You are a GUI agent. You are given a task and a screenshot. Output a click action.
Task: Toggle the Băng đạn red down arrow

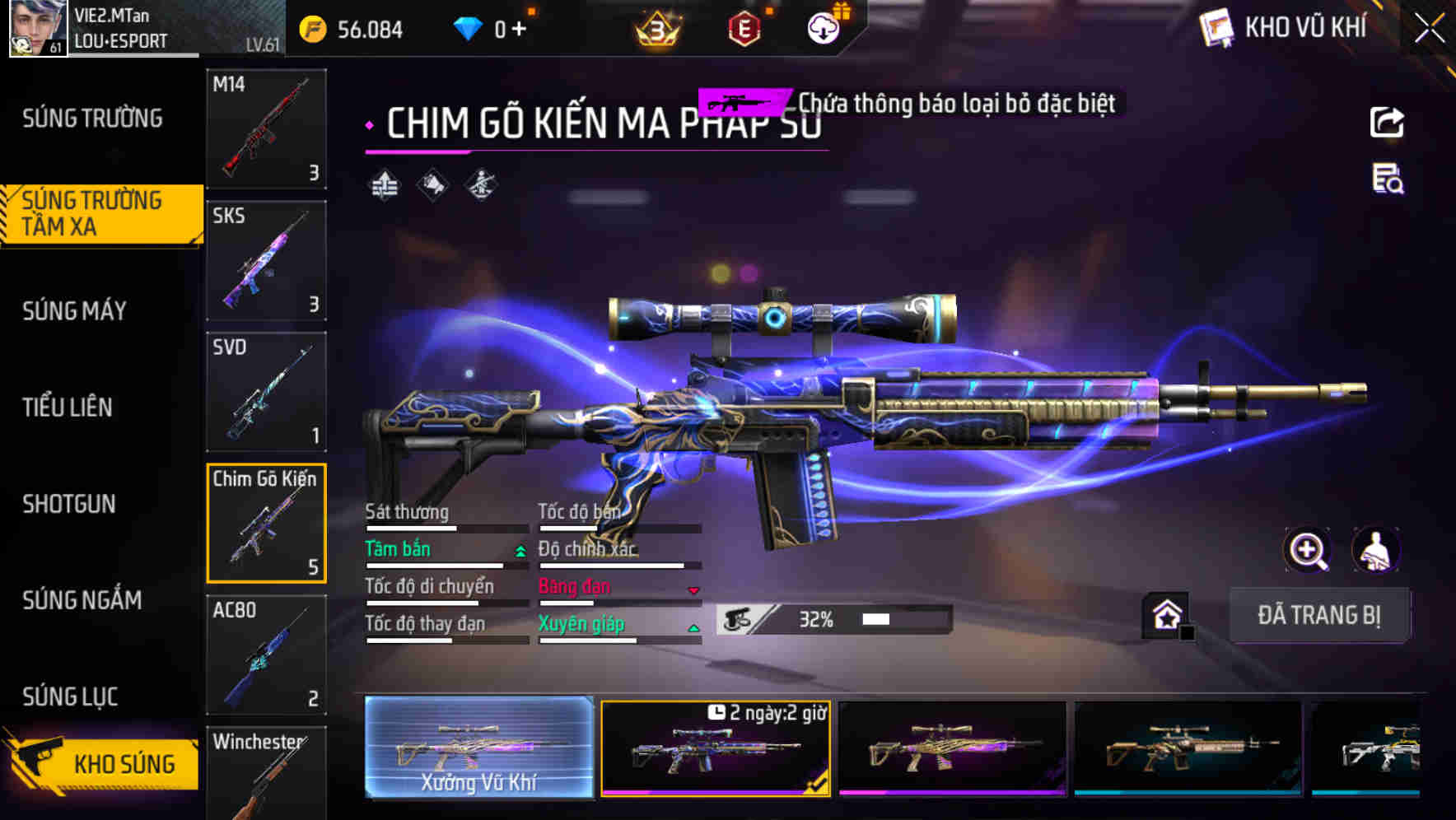693,589
